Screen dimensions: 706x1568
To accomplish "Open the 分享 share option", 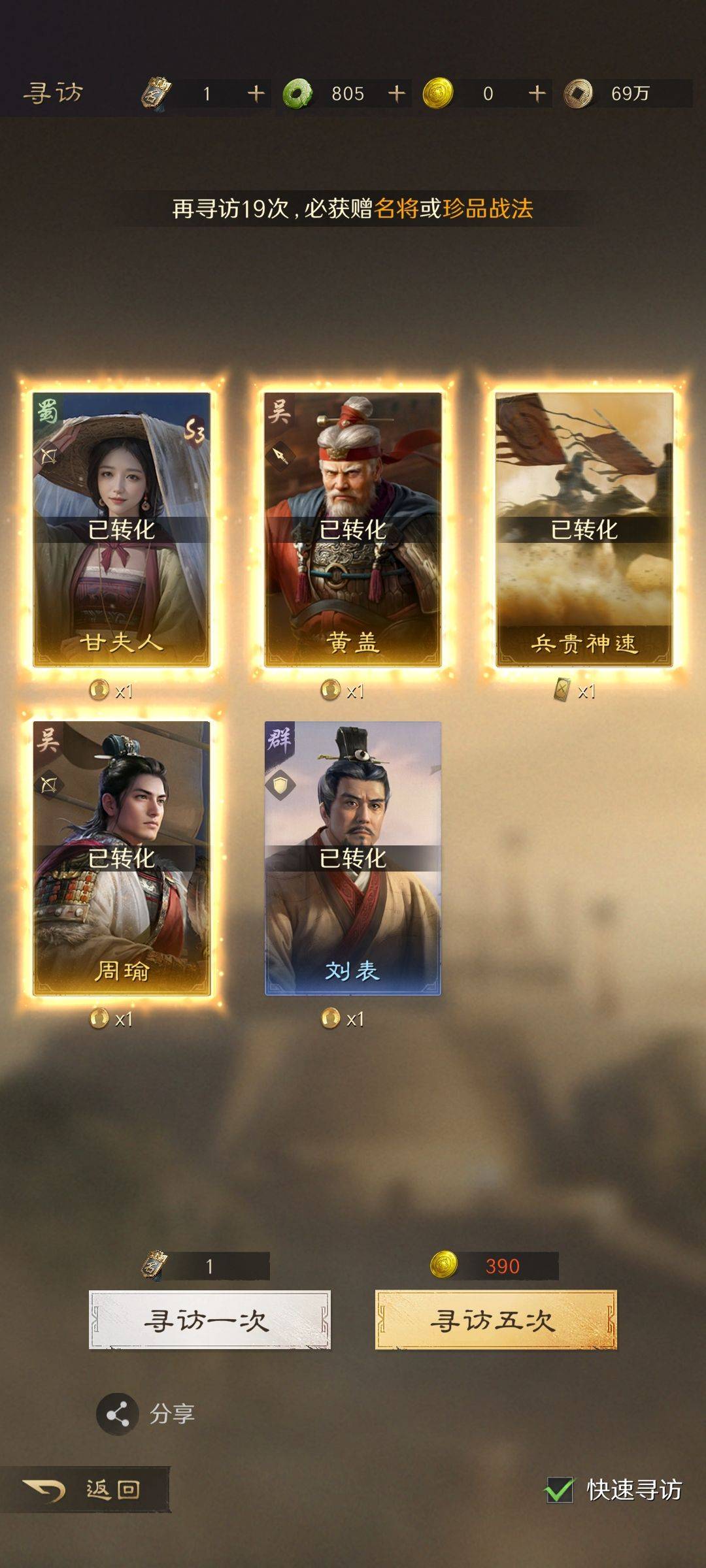I will click(118, 1414).
